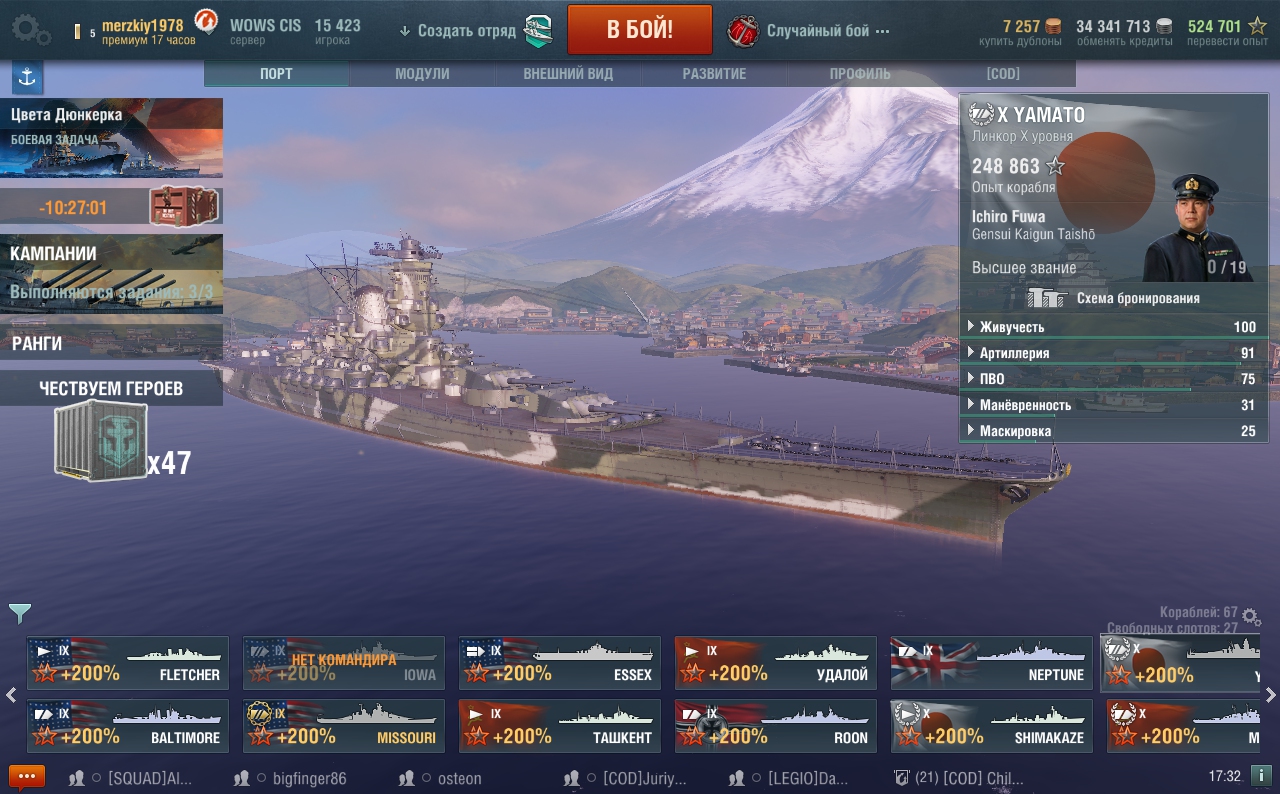Pick the Shimakaze ship from carousel
This screenshot has width=1280, height=794.
(x=992, y=726)
